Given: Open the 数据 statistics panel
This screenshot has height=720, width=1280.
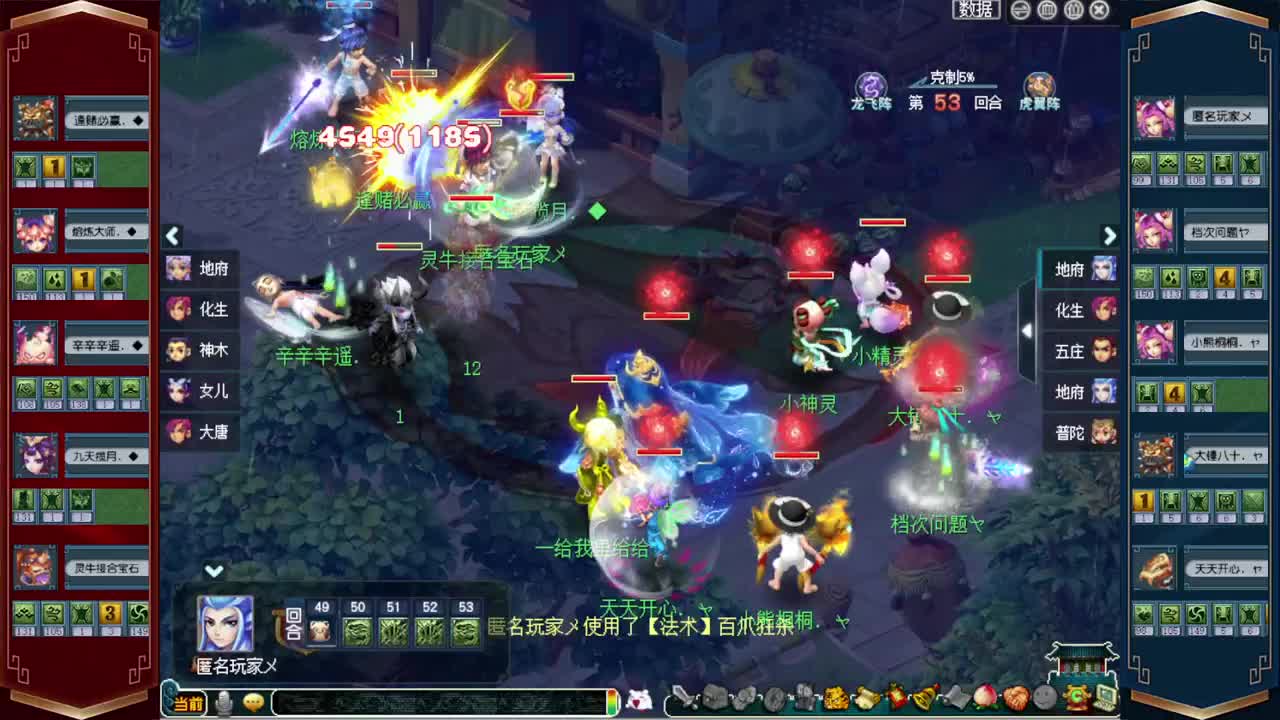Looking at the screenshot, I should point(975,11).
